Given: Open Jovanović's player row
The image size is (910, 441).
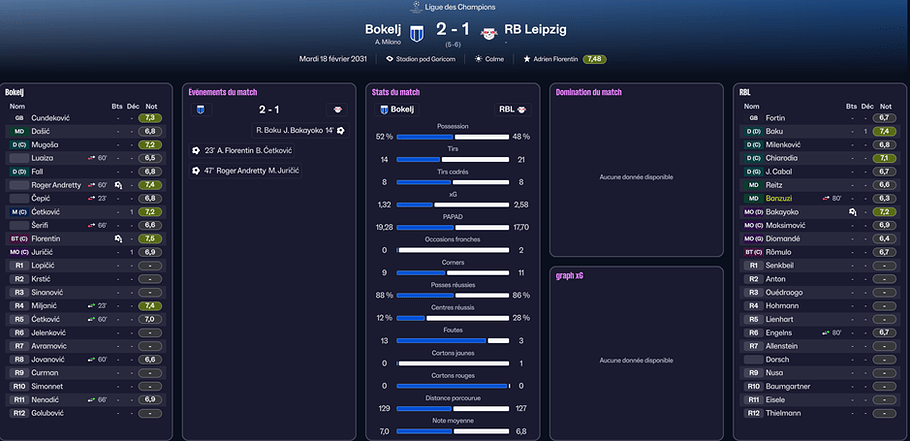Looking at the screenshot, I should click(x=50, y=359).
